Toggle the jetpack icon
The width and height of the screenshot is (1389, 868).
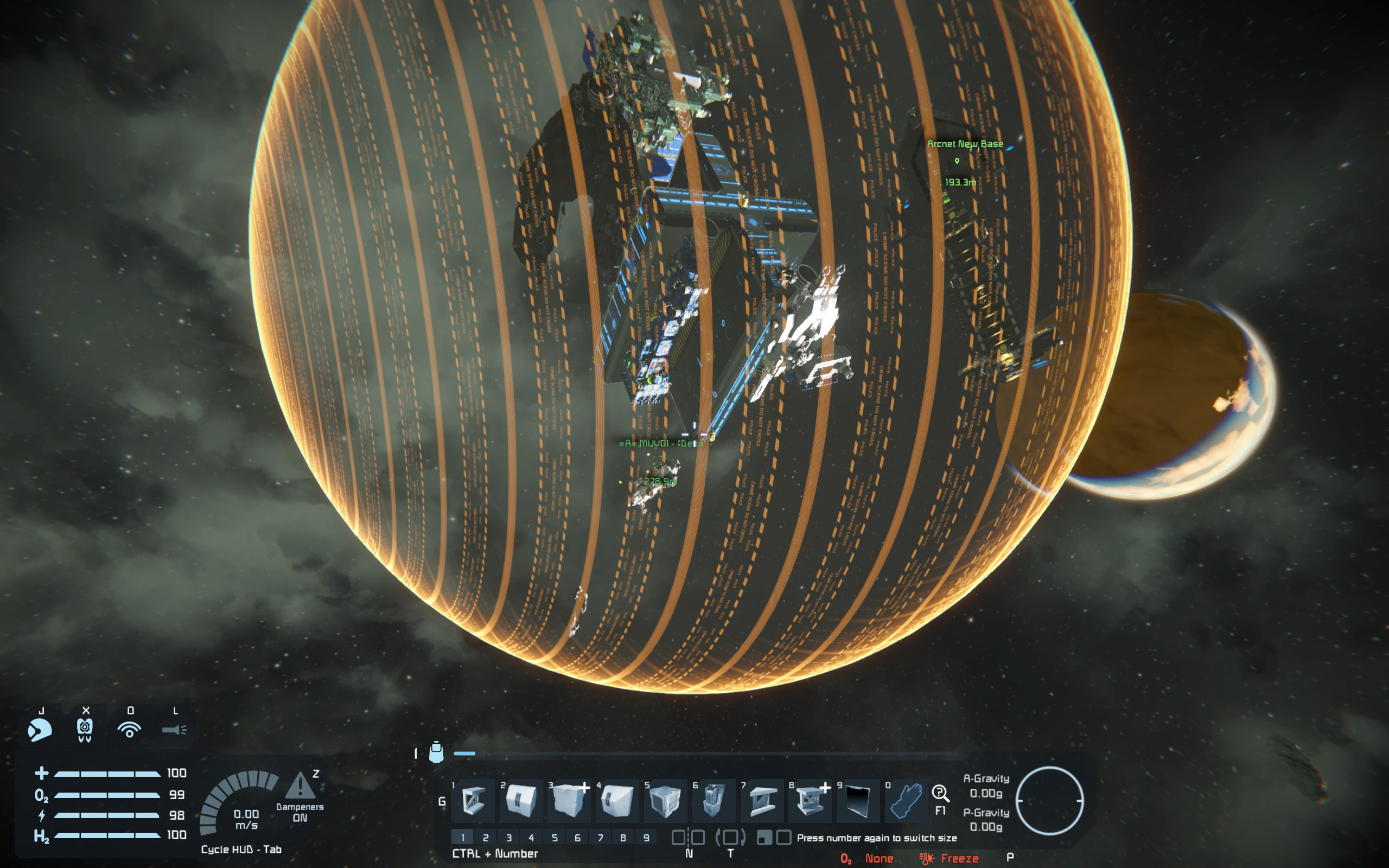(85, 730)
